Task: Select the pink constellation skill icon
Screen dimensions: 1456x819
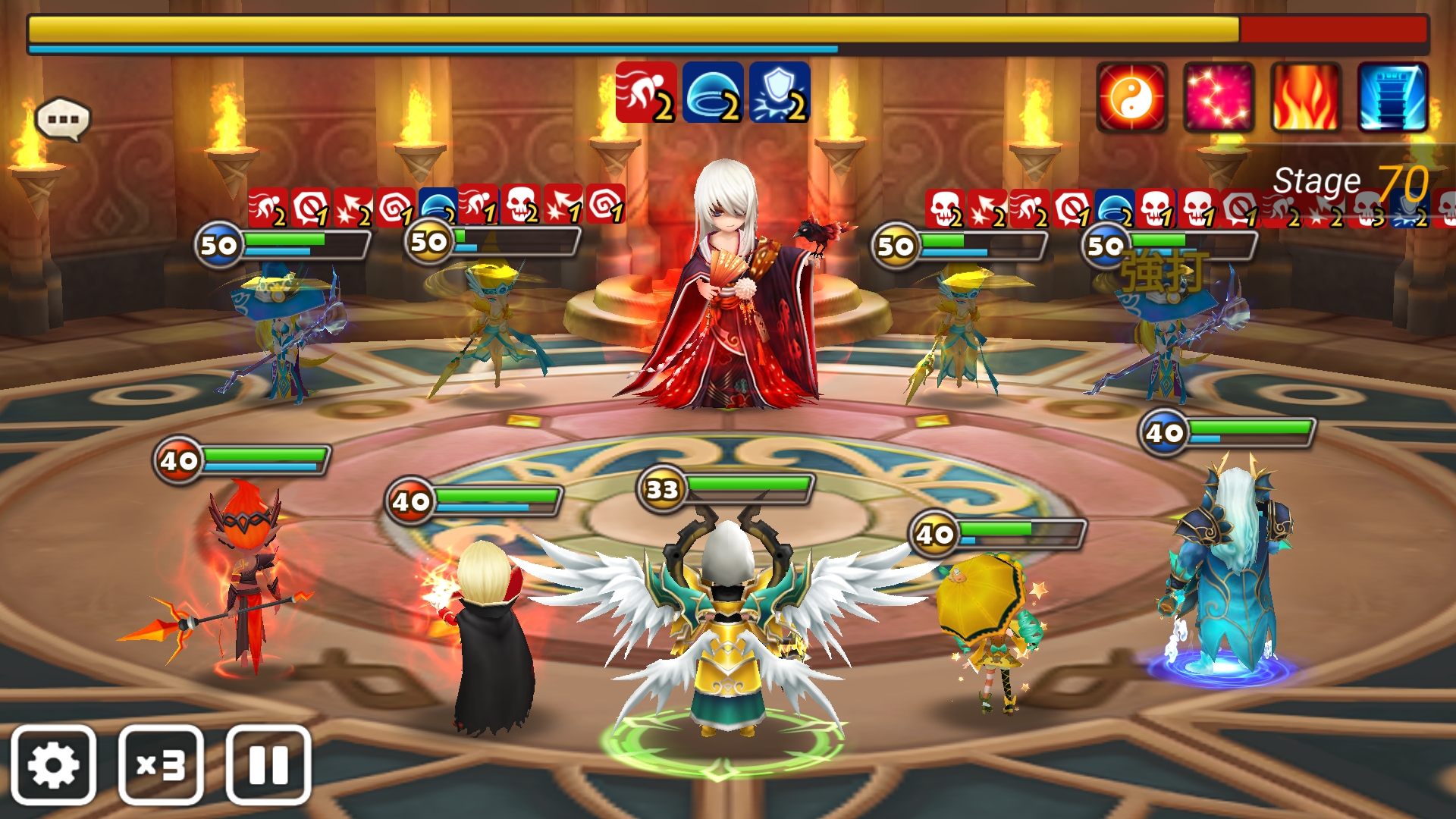Action: [x=1219, y=98]
